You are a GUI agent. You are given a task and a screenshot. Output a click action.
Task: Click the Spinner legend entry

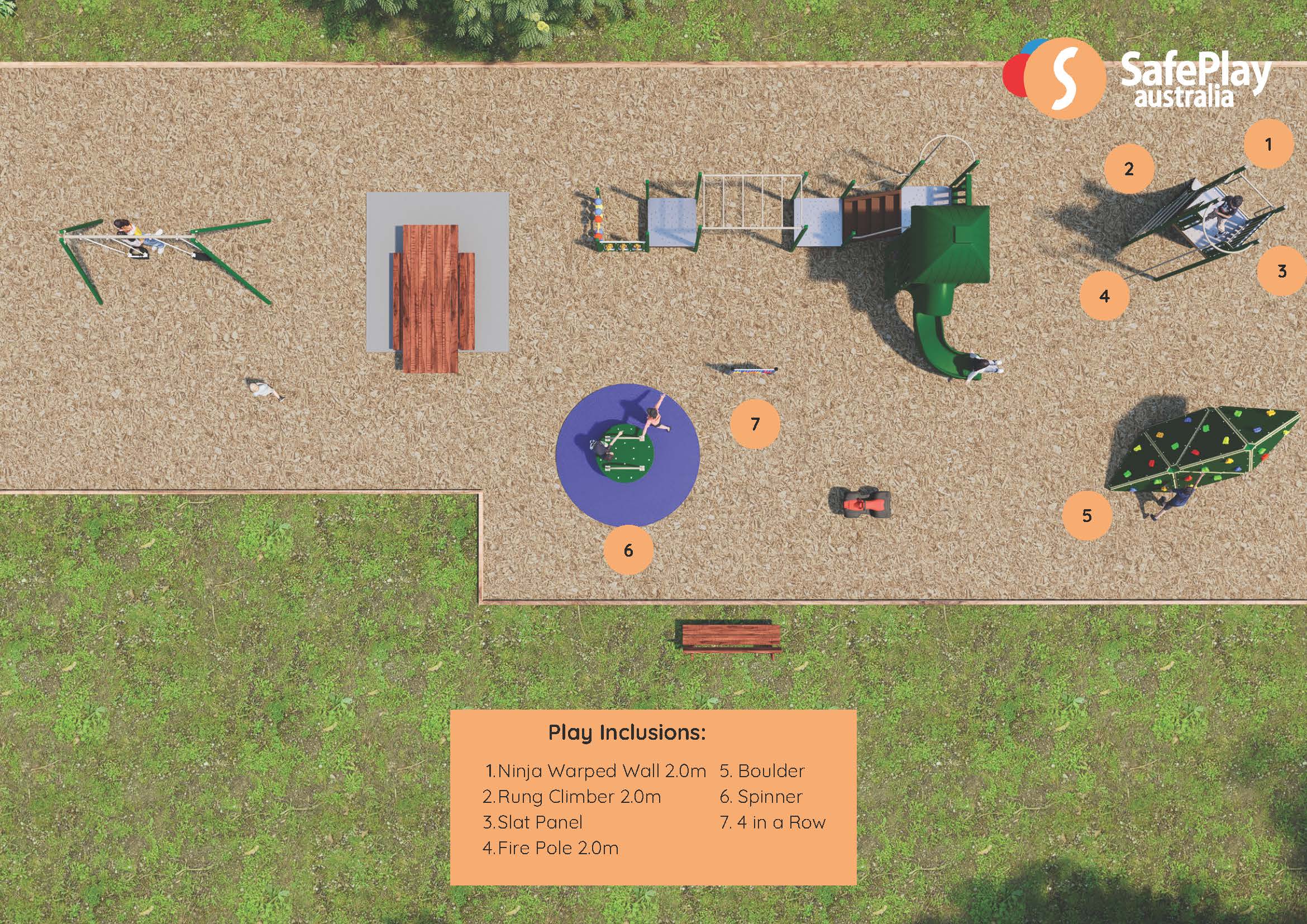coord(761,797)
